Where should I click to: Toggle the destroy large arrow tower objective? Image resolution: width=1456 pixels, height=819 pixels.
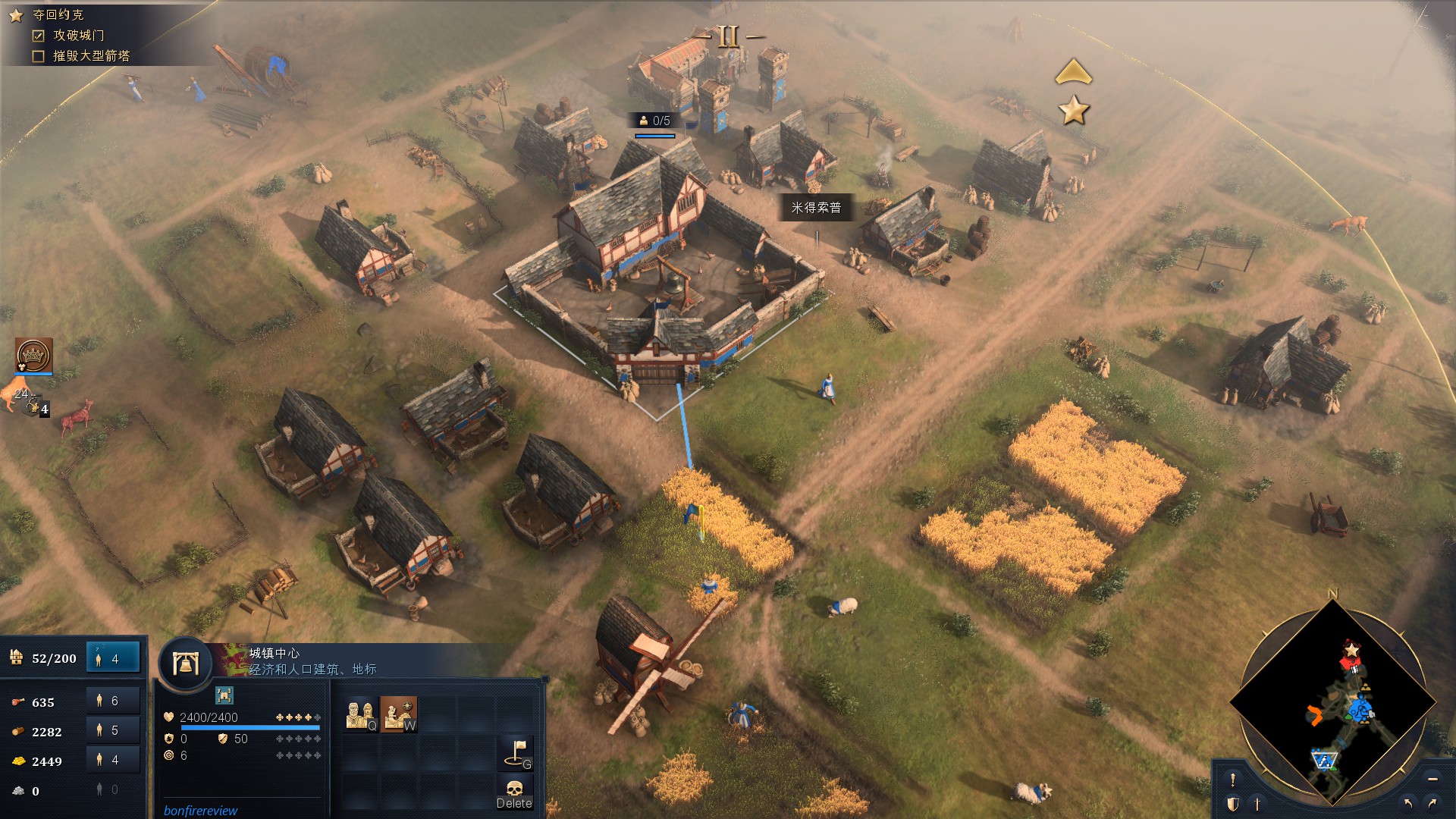click(x=39, y=56)
